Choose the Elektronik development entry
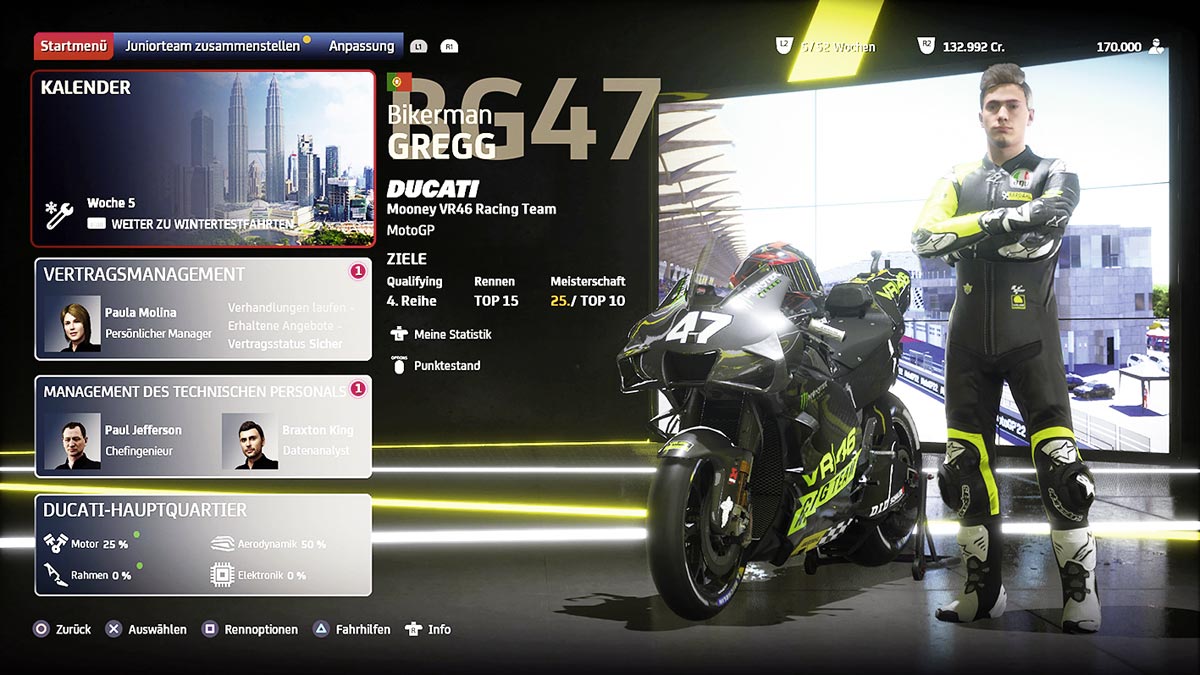Viewport: 1200px width, 675px height. (x=258, y=576)
